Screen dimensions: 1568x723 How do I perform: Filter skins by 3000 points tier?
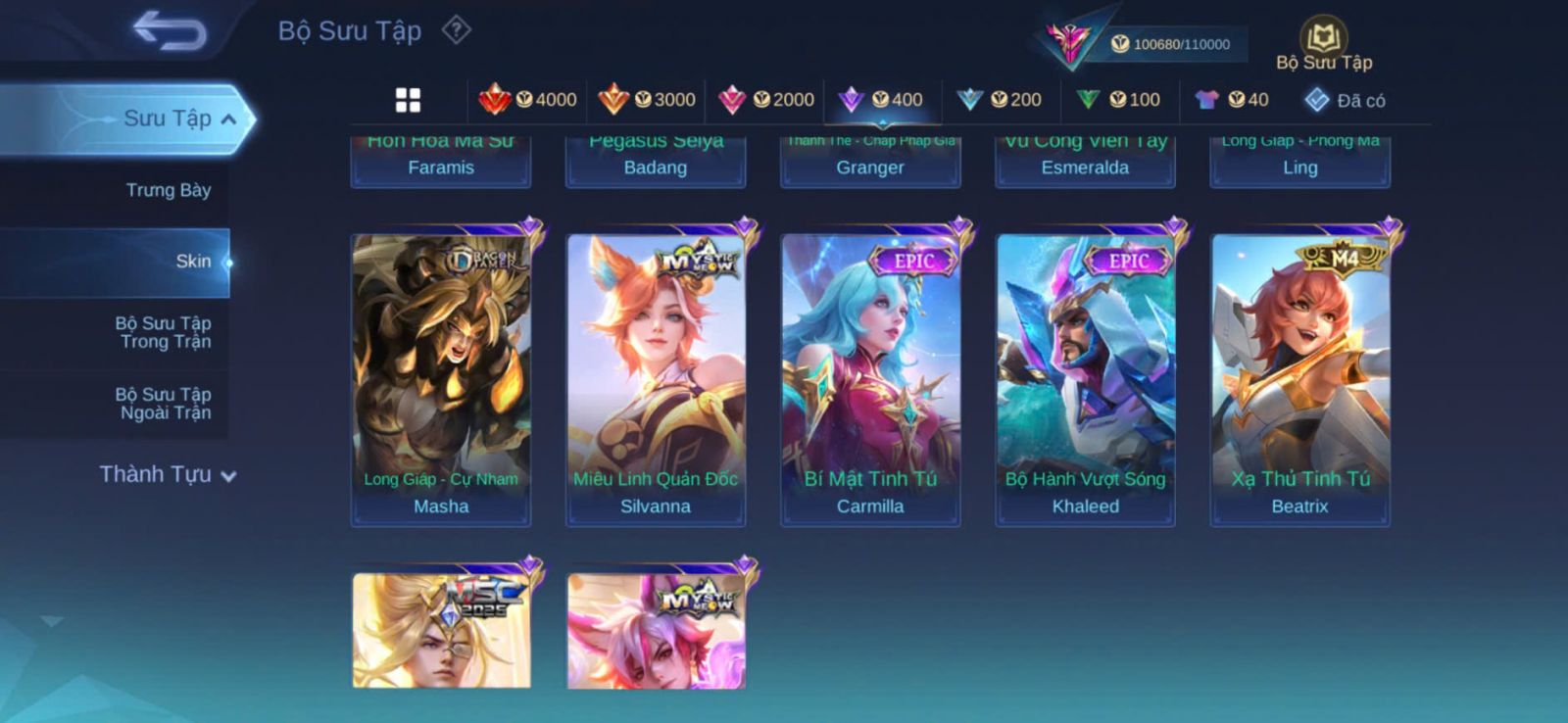click(647, 100)
